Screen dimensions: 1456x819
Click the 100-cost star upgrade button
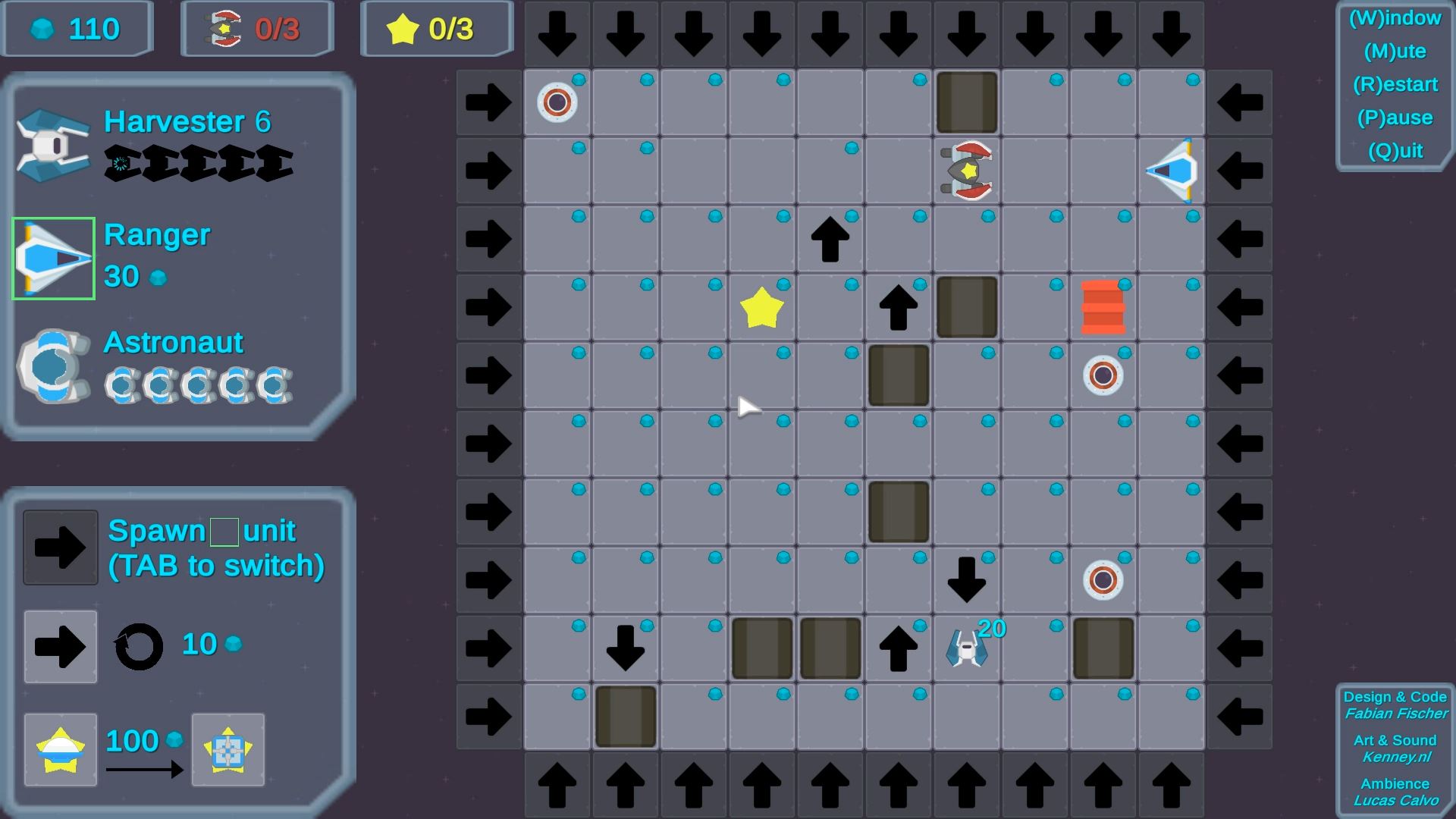61,750
